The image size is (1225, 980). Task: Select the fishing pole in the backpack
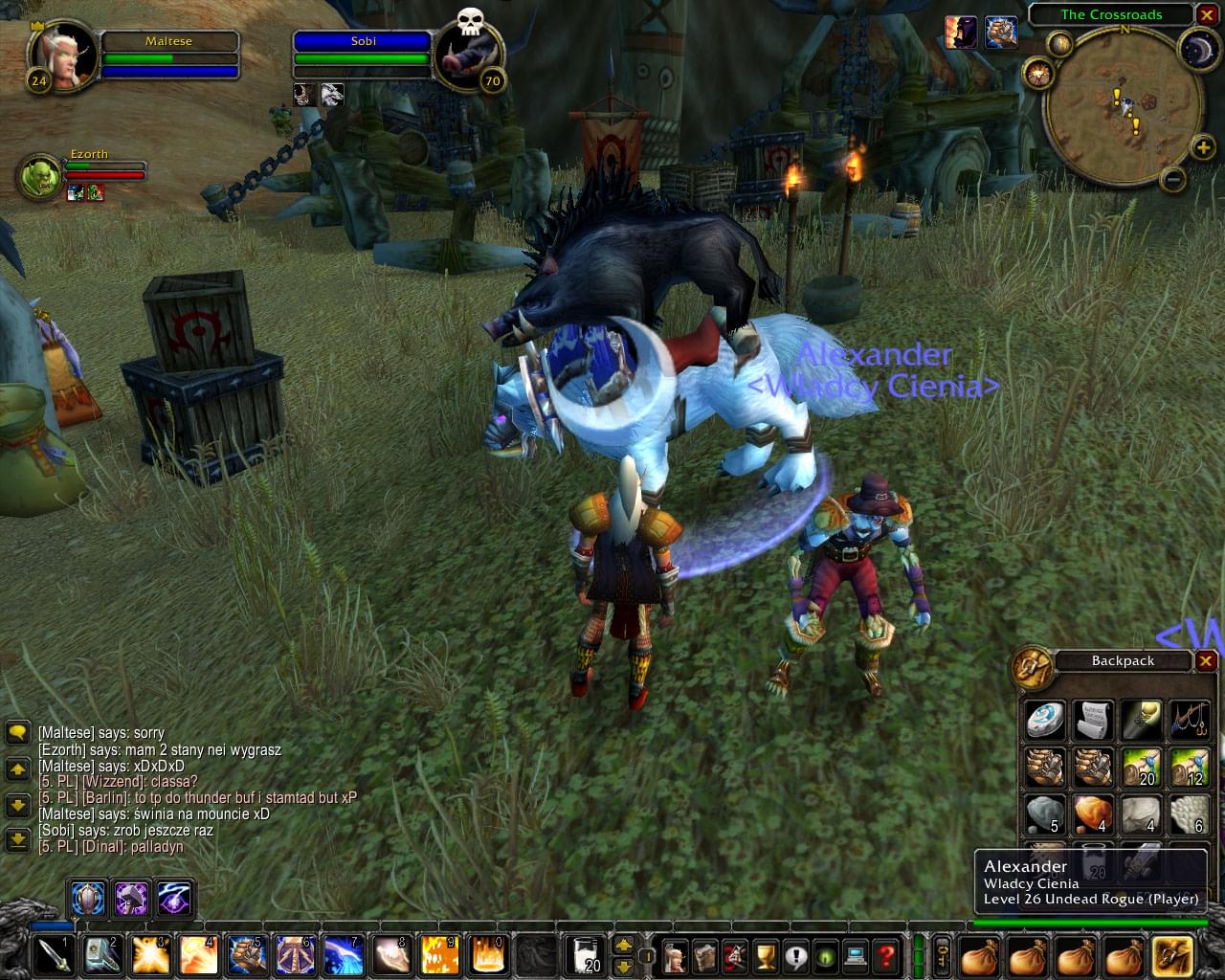coord(1190,720)
